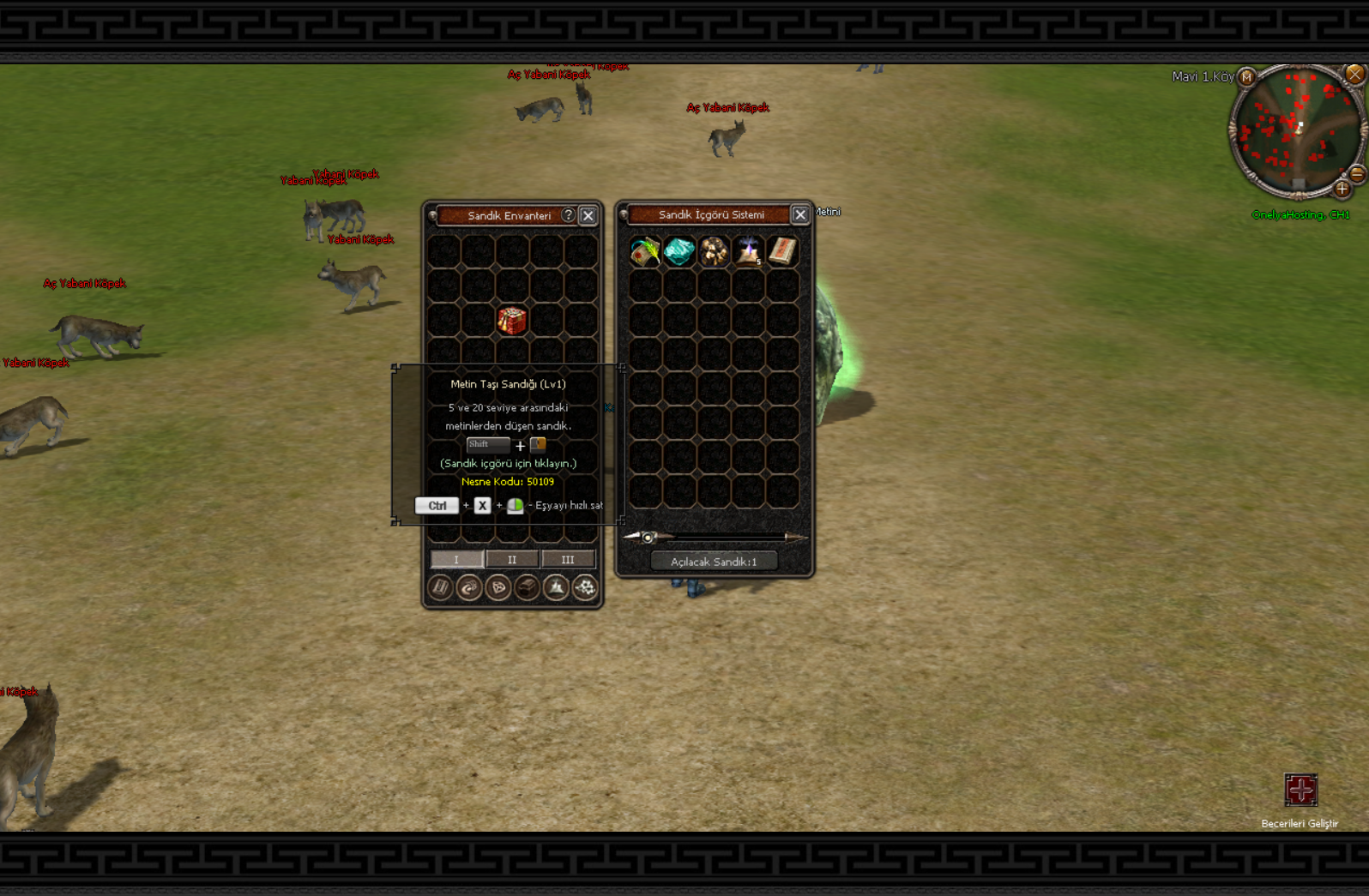The width and height of the screenshot is (1369, 896).
Task: Click the Açılacak Sandık:1 button
Action: click(x=714, y=562)
